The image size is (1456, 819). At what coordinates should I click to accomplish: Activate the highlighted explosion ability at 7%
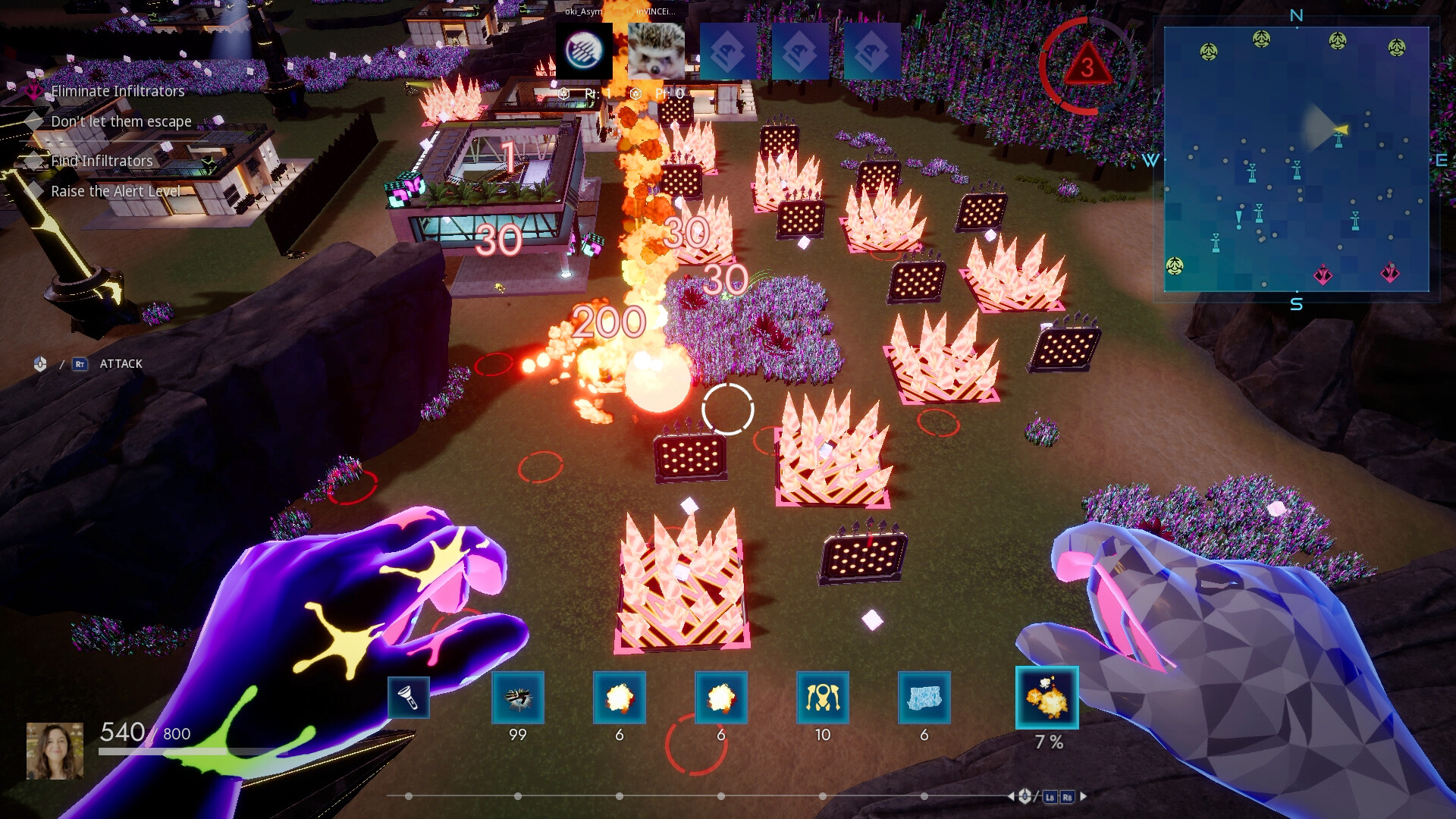[1046, 698]
